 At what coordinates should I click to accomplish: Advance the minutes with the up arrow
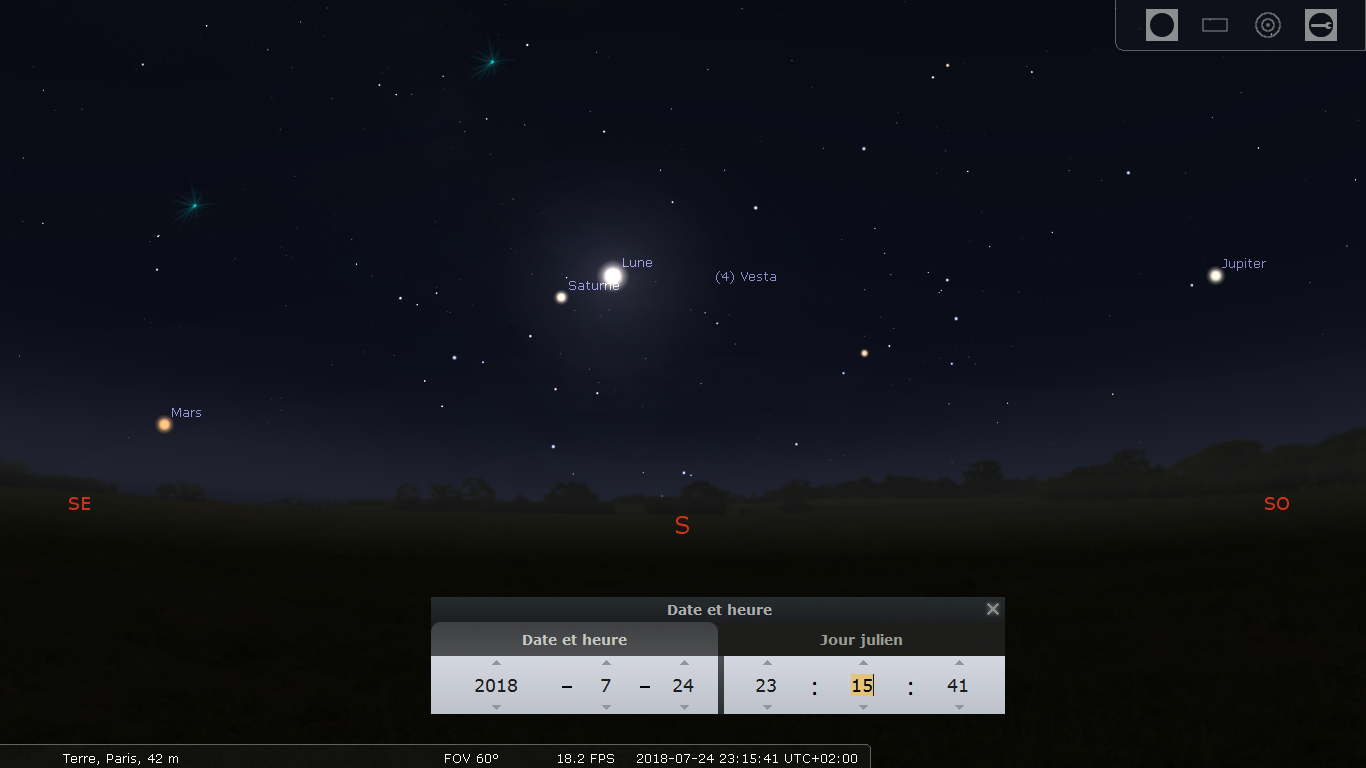pyautogui.click(x=863, y=663)
